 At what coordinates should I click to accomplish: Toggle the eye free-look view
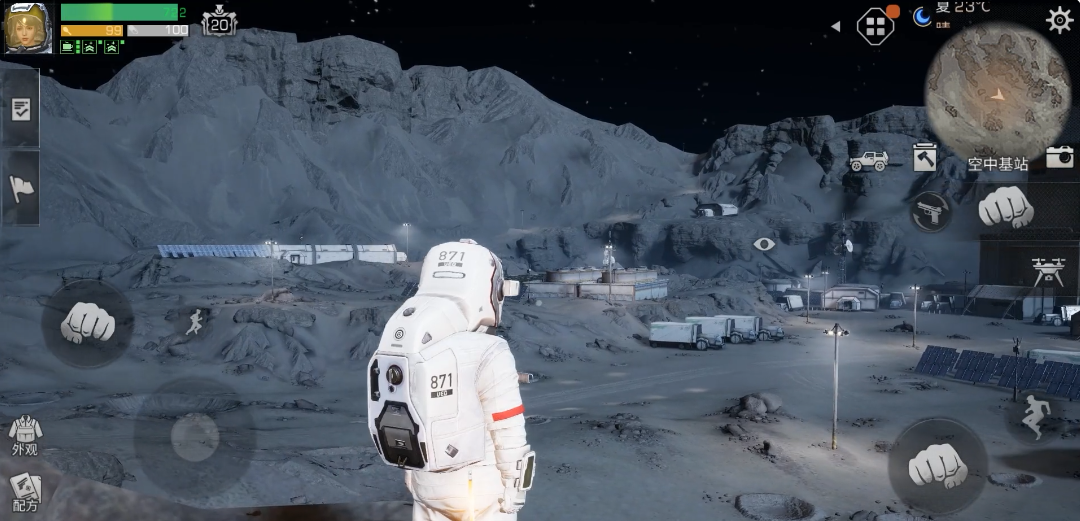tap(764, 244)
